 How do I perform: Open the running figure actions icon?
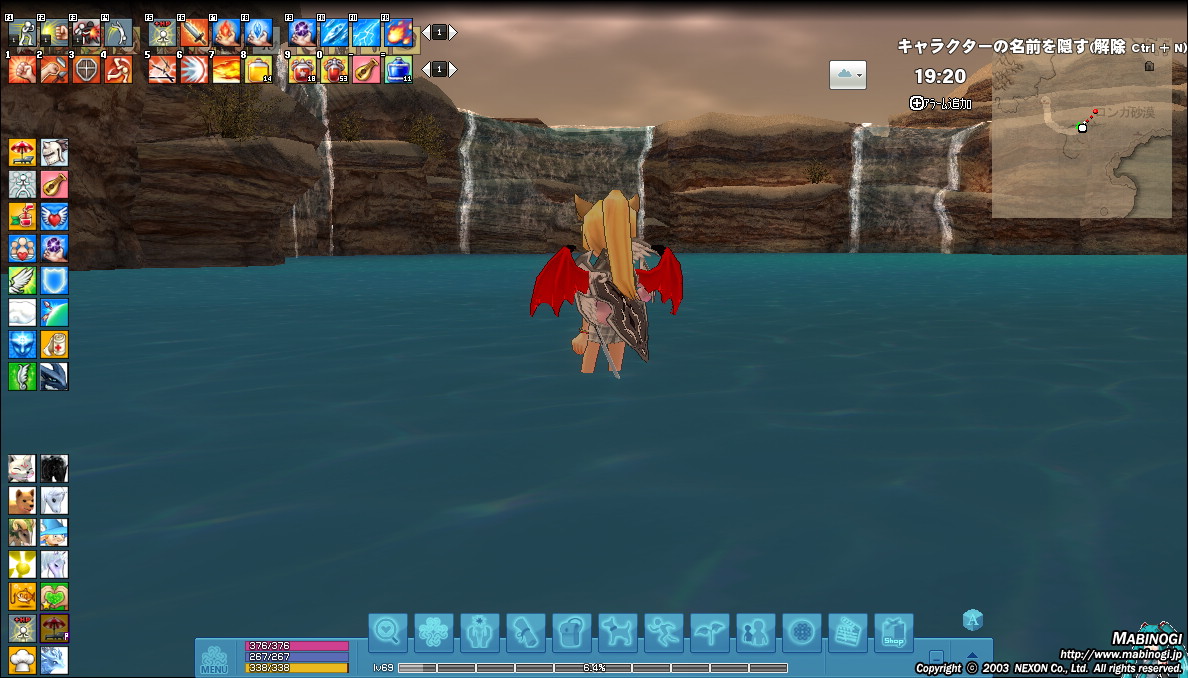click(663, 632)
